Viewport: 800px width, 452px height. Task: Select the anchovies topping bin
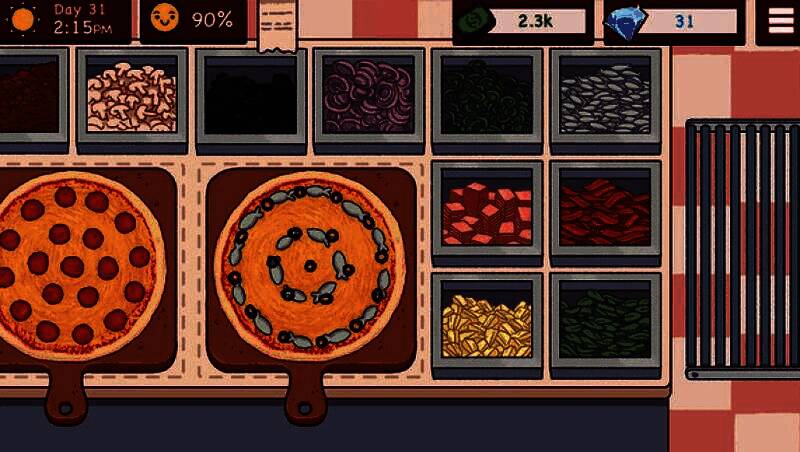[x=605, y=95]
